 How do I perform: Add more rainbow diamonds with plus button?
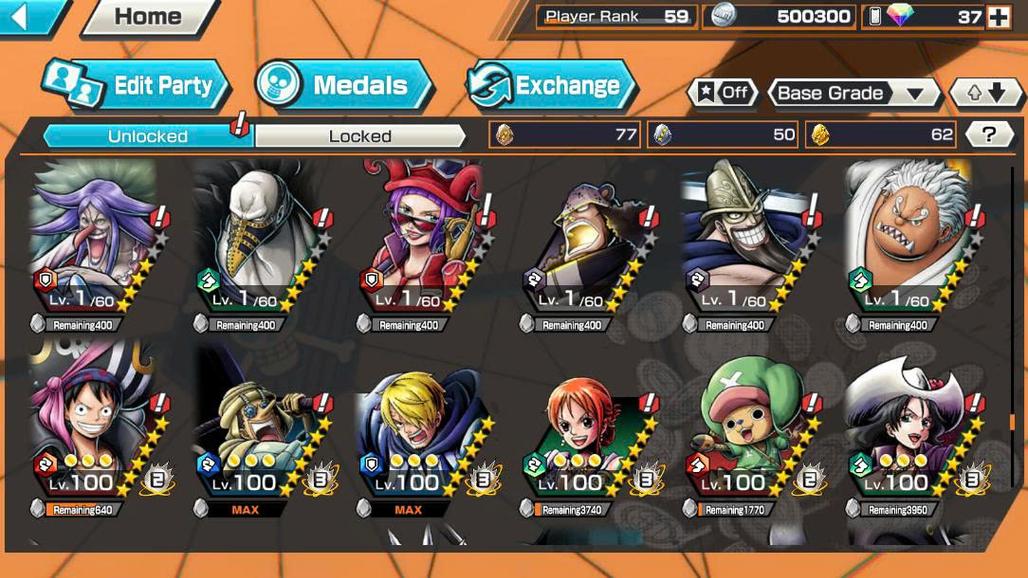click(998, 17)
